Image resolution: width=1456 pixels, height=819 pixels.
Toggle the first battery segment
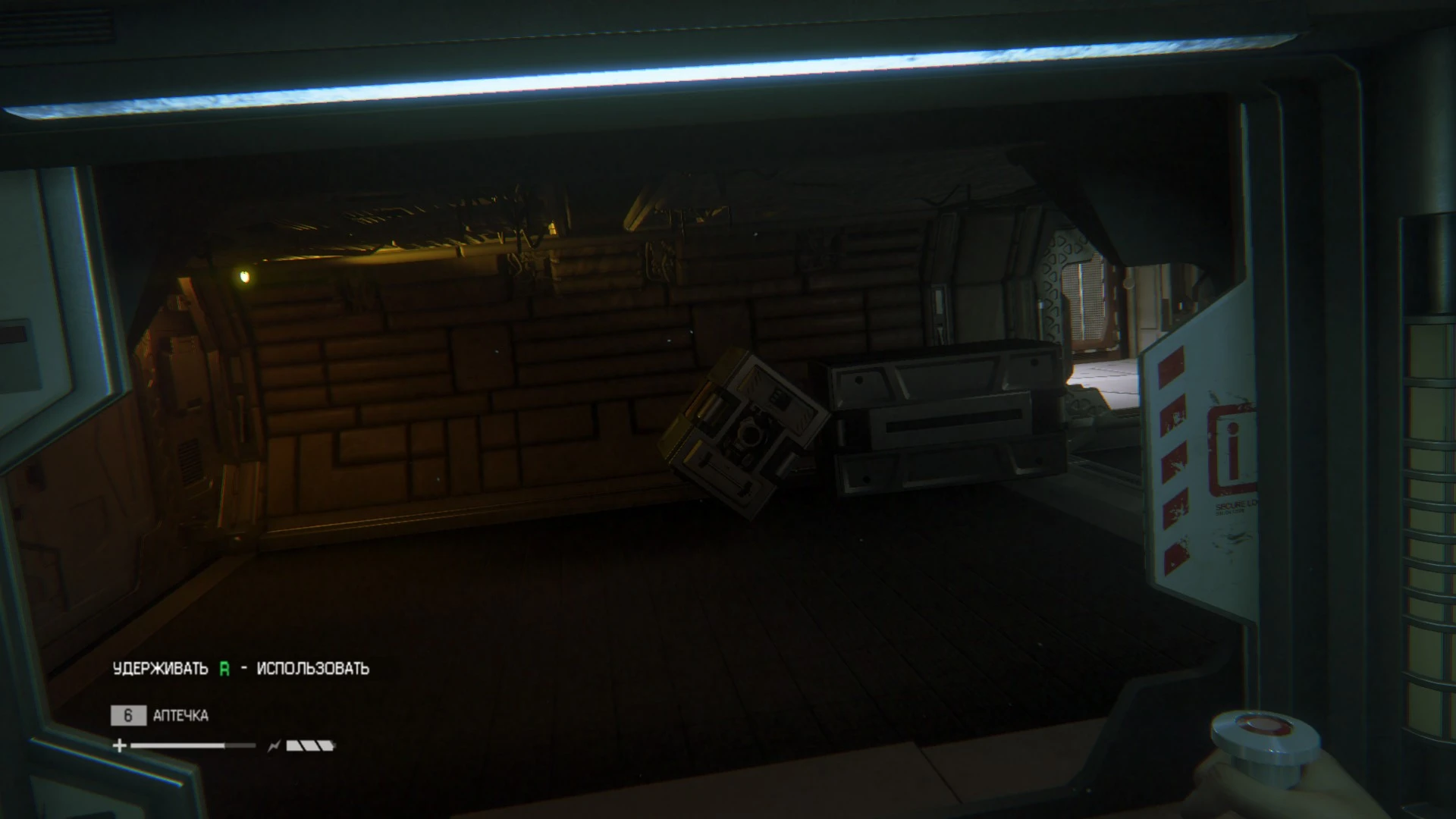click(x=293, y=747)
